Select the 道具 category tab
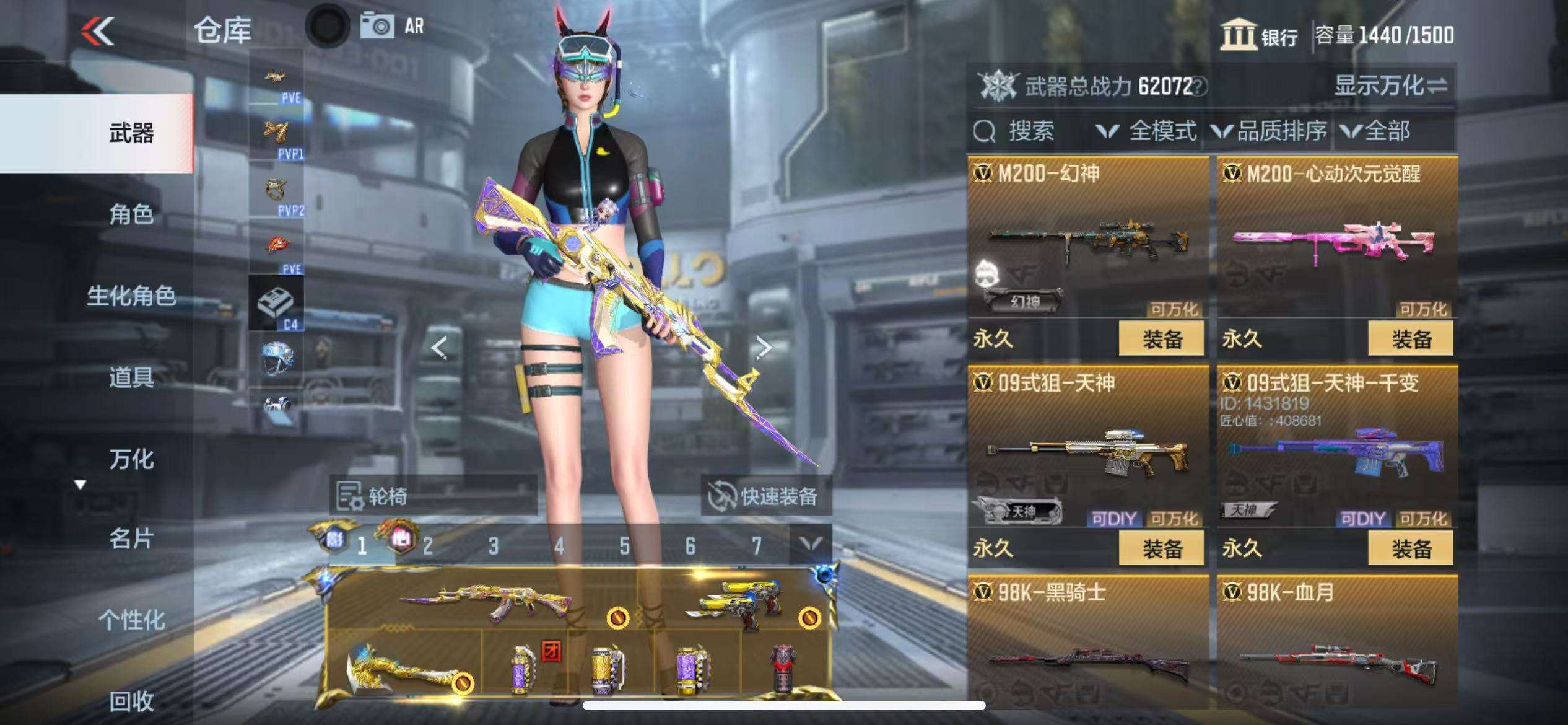Viewport: 1568px width, 725px height. point(131,377)
